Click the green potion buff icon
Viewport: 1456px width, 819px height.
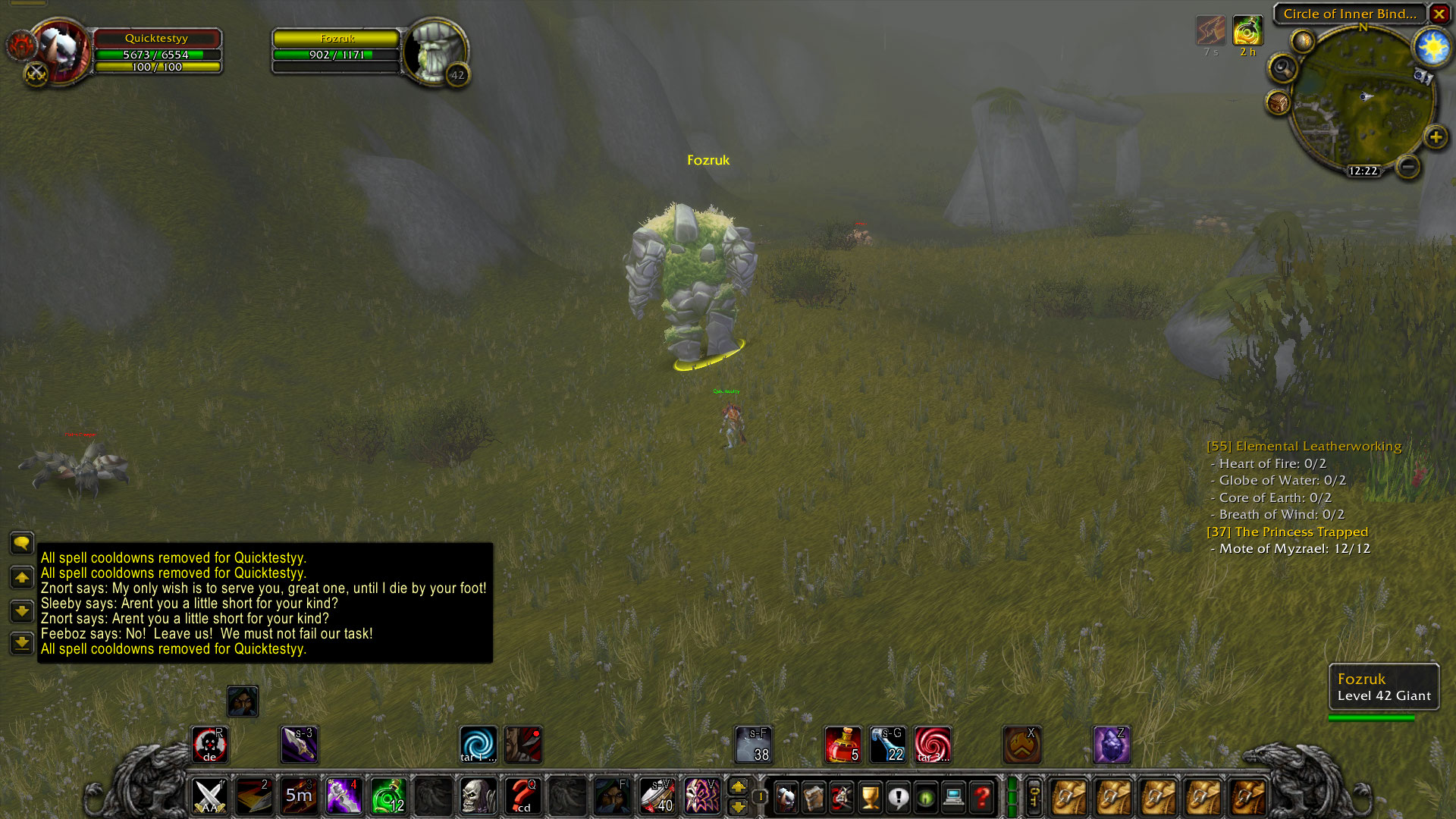point(1247,32)
